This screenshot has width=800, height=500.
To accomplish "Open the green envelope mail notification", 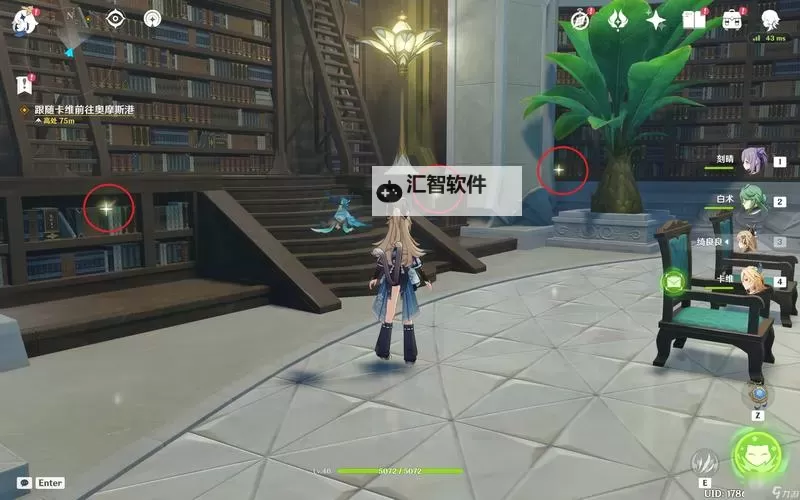I will point(675,283).
